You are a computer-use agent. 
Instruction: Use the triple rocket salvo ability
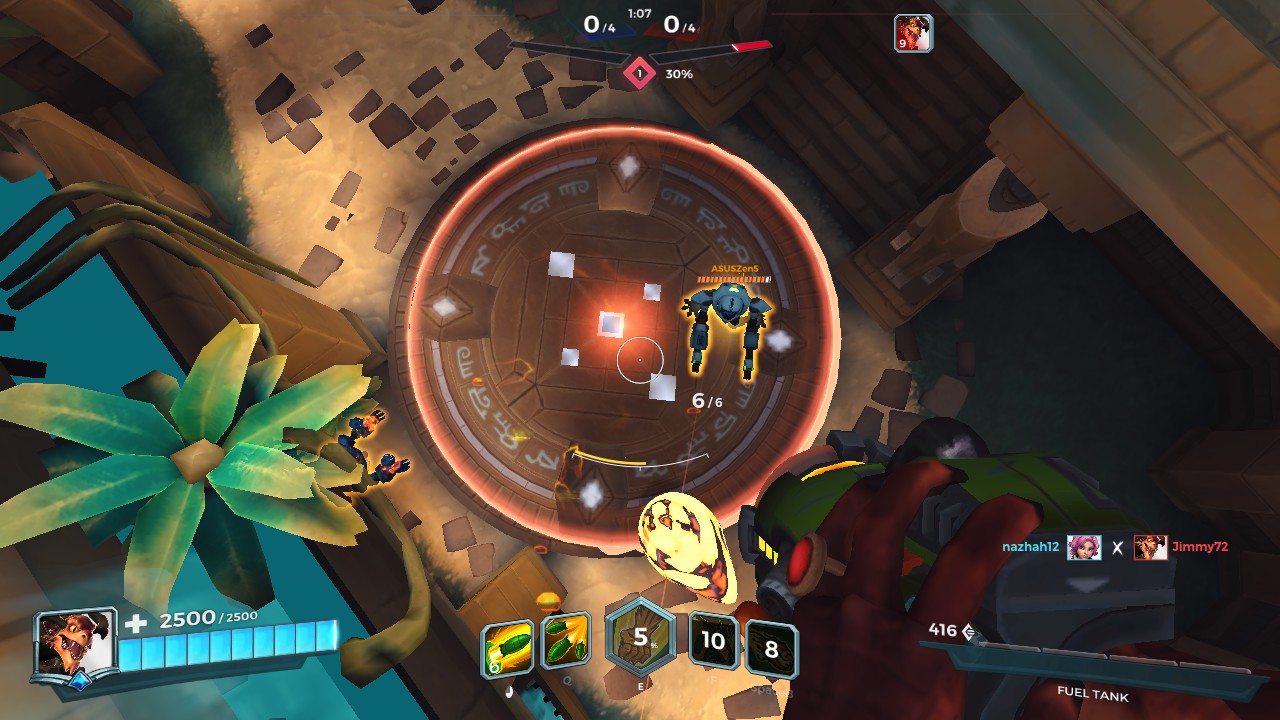565,641
